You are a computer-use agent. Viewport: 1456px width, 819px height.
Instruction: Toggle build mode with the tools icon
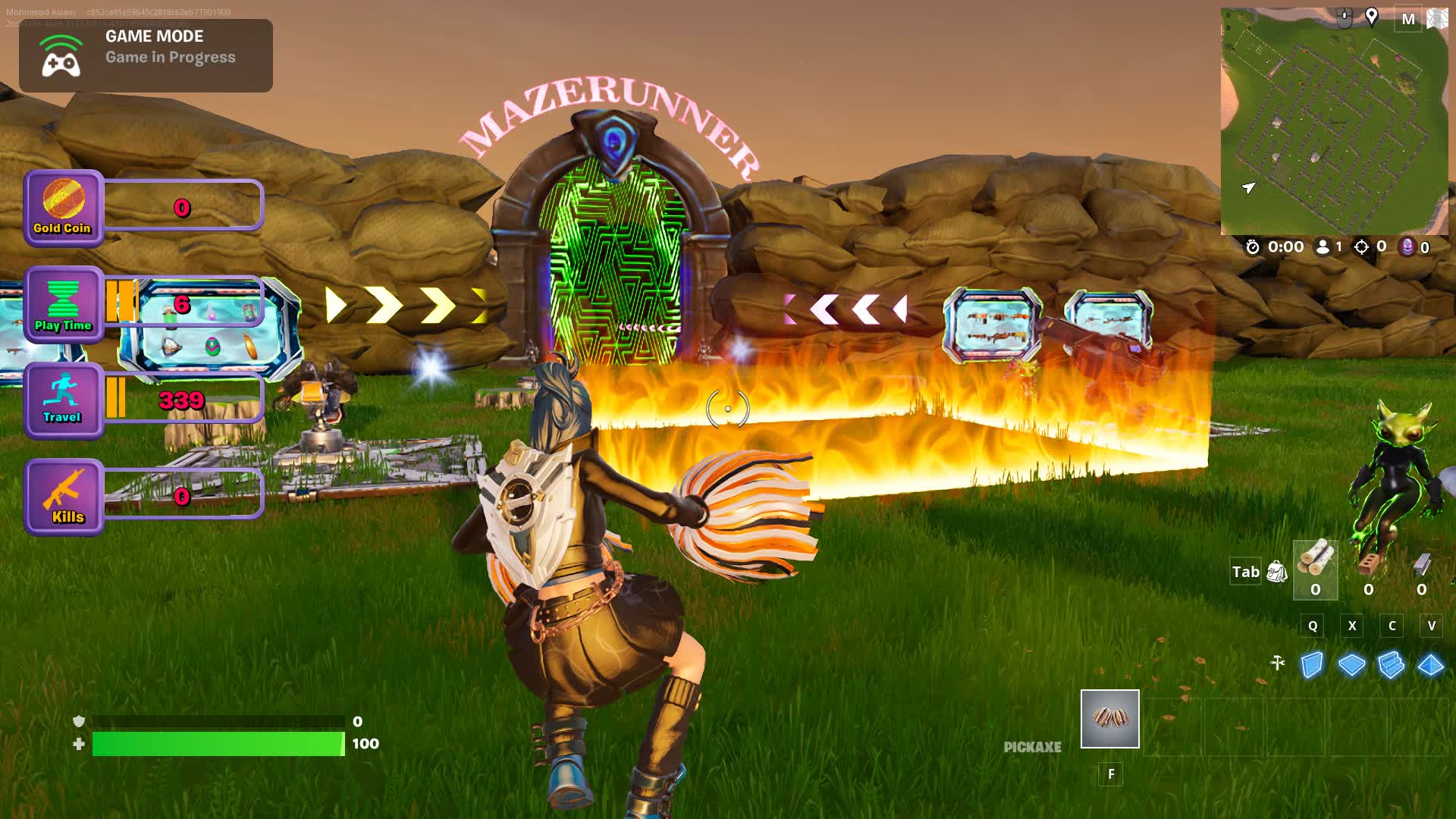(x=1278, y=664)
